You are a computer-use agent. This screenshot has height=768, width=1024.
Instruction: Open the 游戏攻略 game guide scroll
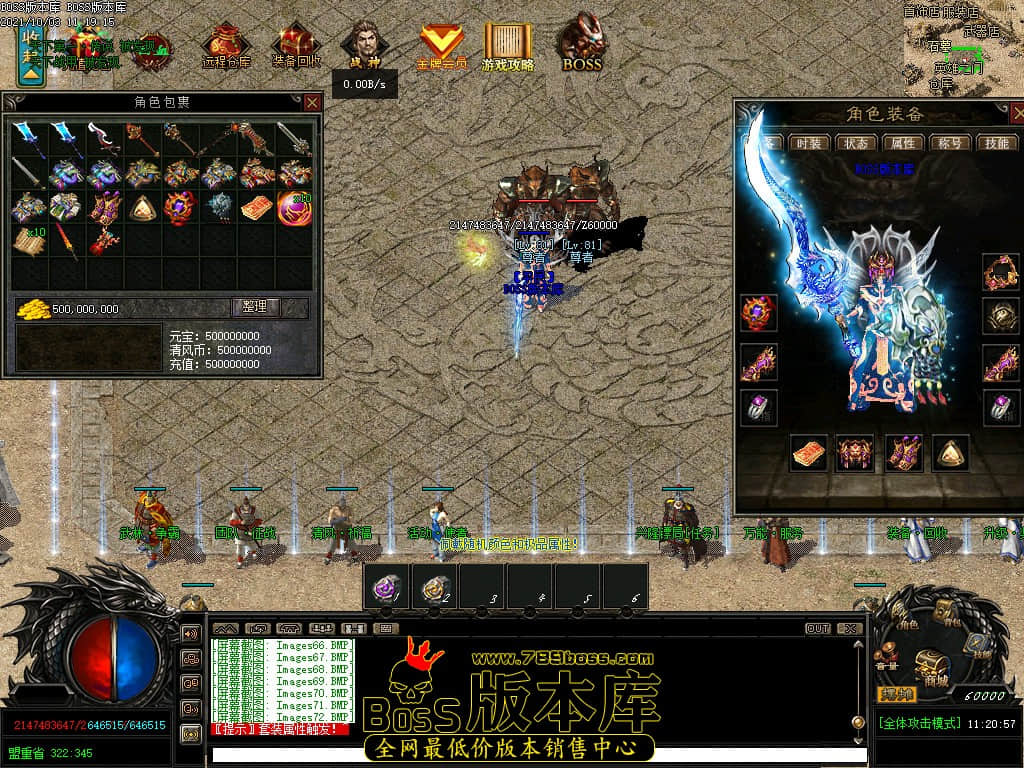point(508,46)
